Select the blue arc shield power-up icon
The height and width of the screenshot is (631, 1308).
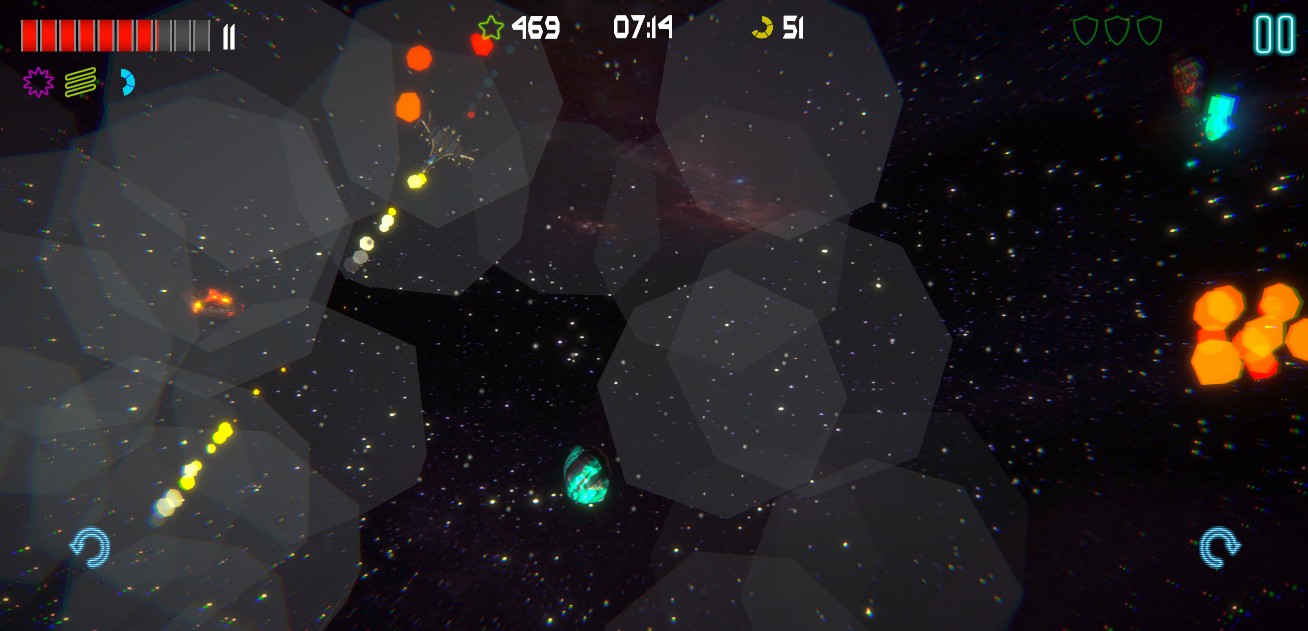coord(126,82)
